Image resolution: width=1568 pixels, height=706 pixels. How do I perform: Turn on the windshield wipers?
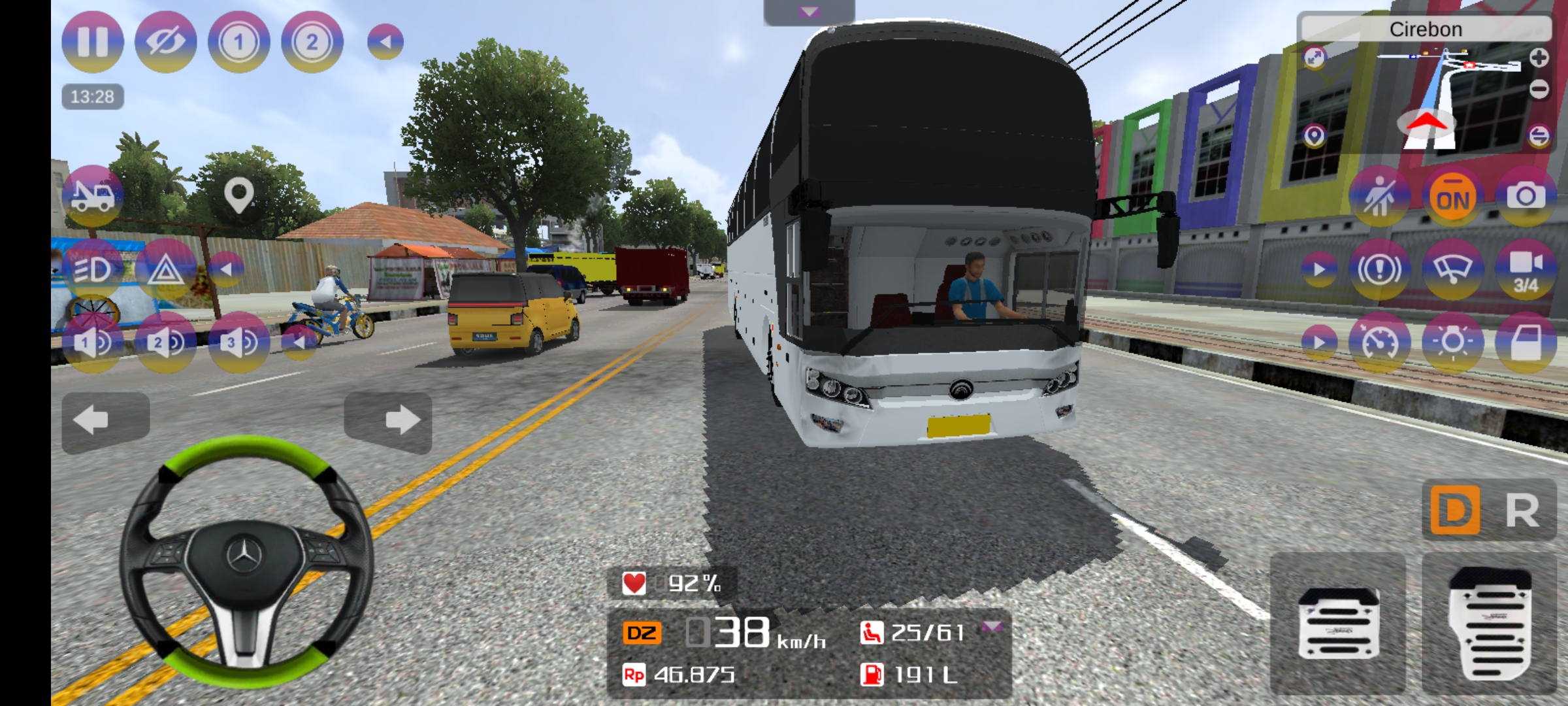coord(1452,269)
